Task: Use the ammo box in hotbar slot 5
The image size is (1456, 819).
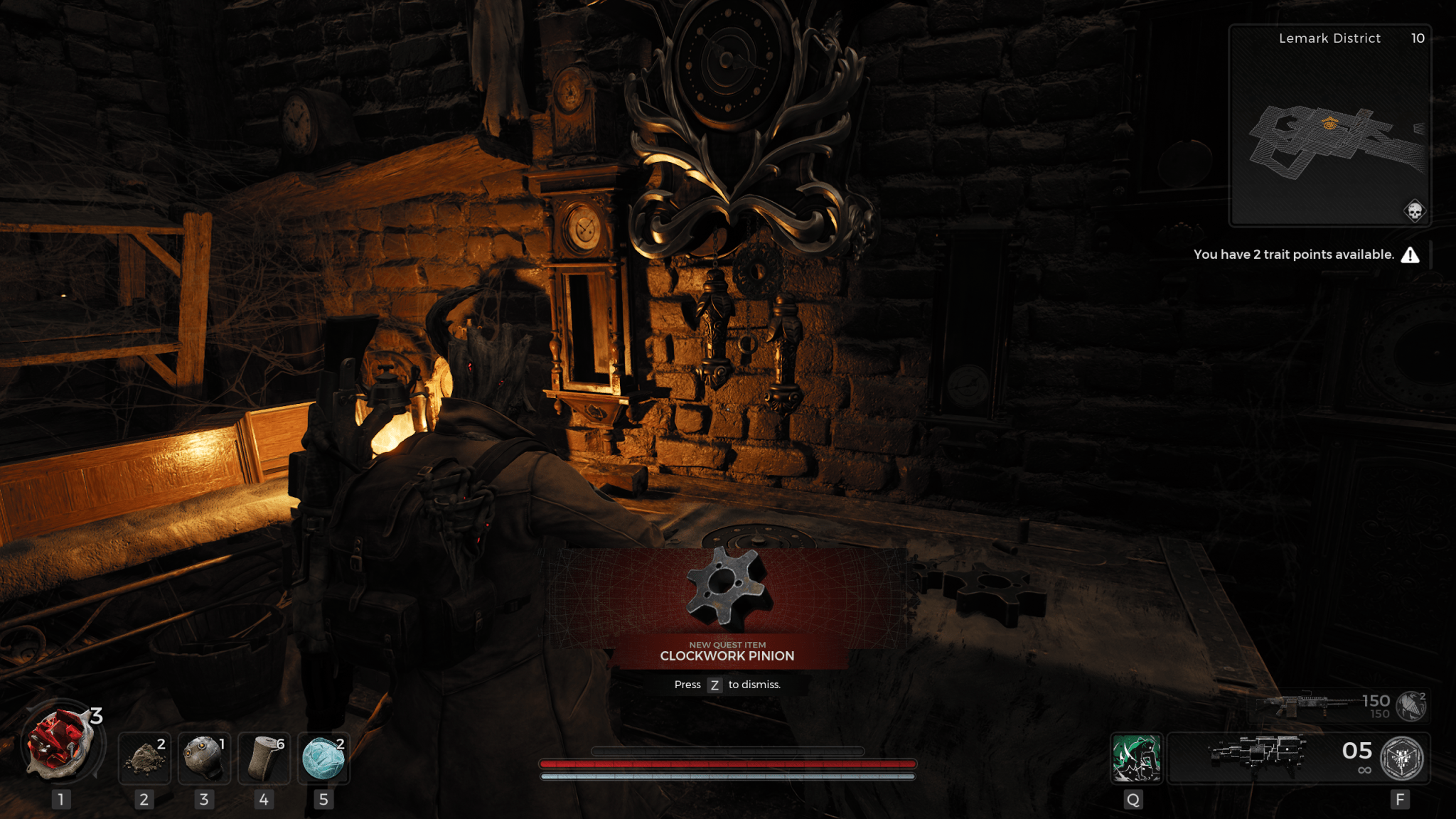Action: pos(324,759)
